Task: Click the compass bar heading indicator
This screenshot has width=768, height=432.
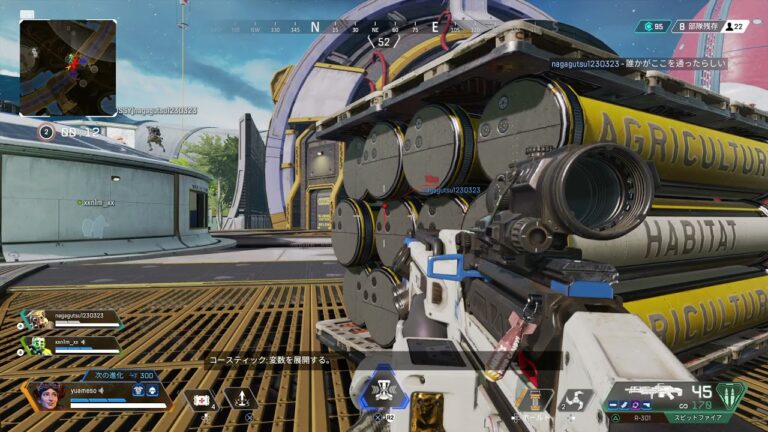Action: pyautogui.click(x=384, y=42)
